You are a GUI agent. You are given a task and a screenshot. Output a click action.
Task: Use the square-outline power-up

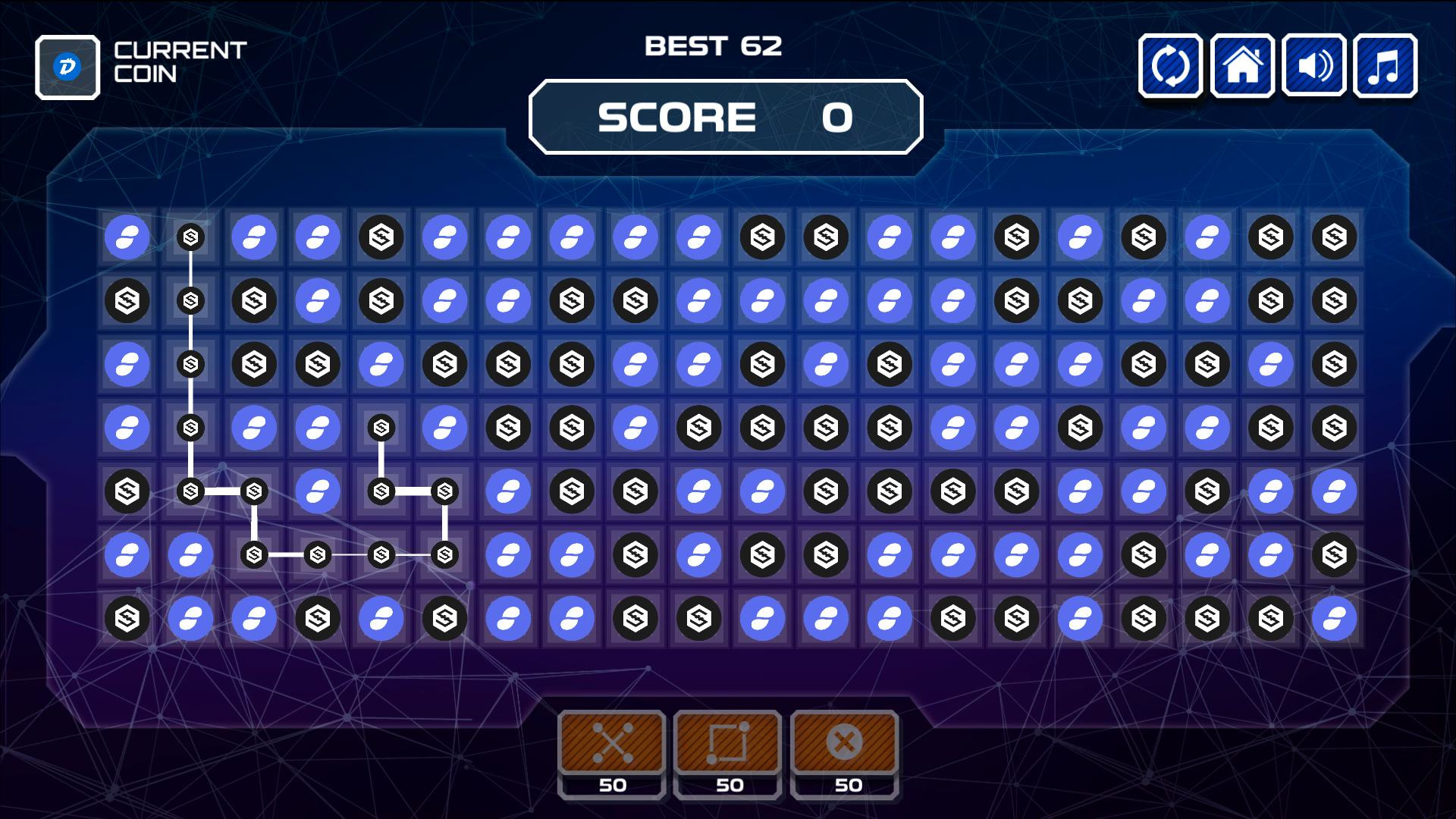click(727, 742)
